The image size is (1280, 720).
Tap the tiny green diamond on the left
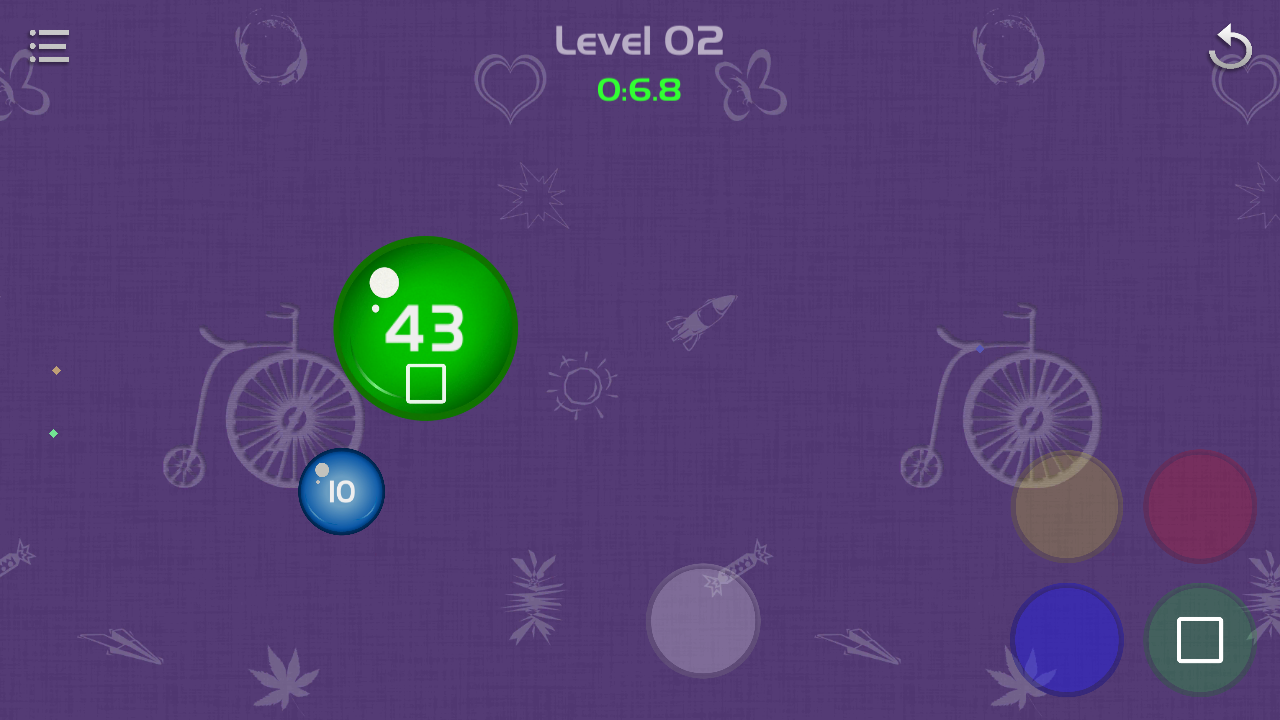coord(53,433)
